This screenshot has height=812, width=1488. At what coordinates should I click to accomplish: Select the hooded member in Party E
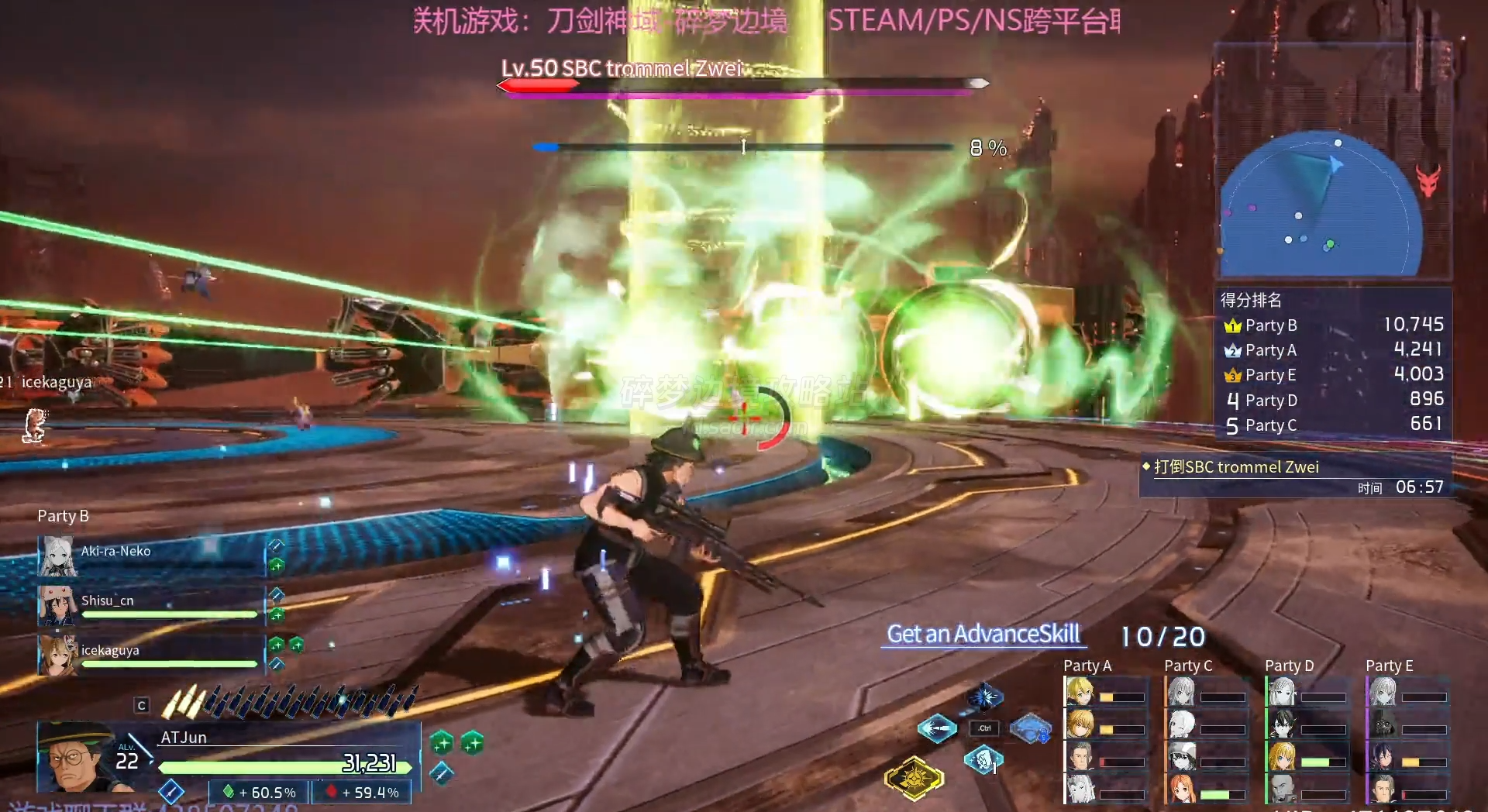(x=1384, y=724)
